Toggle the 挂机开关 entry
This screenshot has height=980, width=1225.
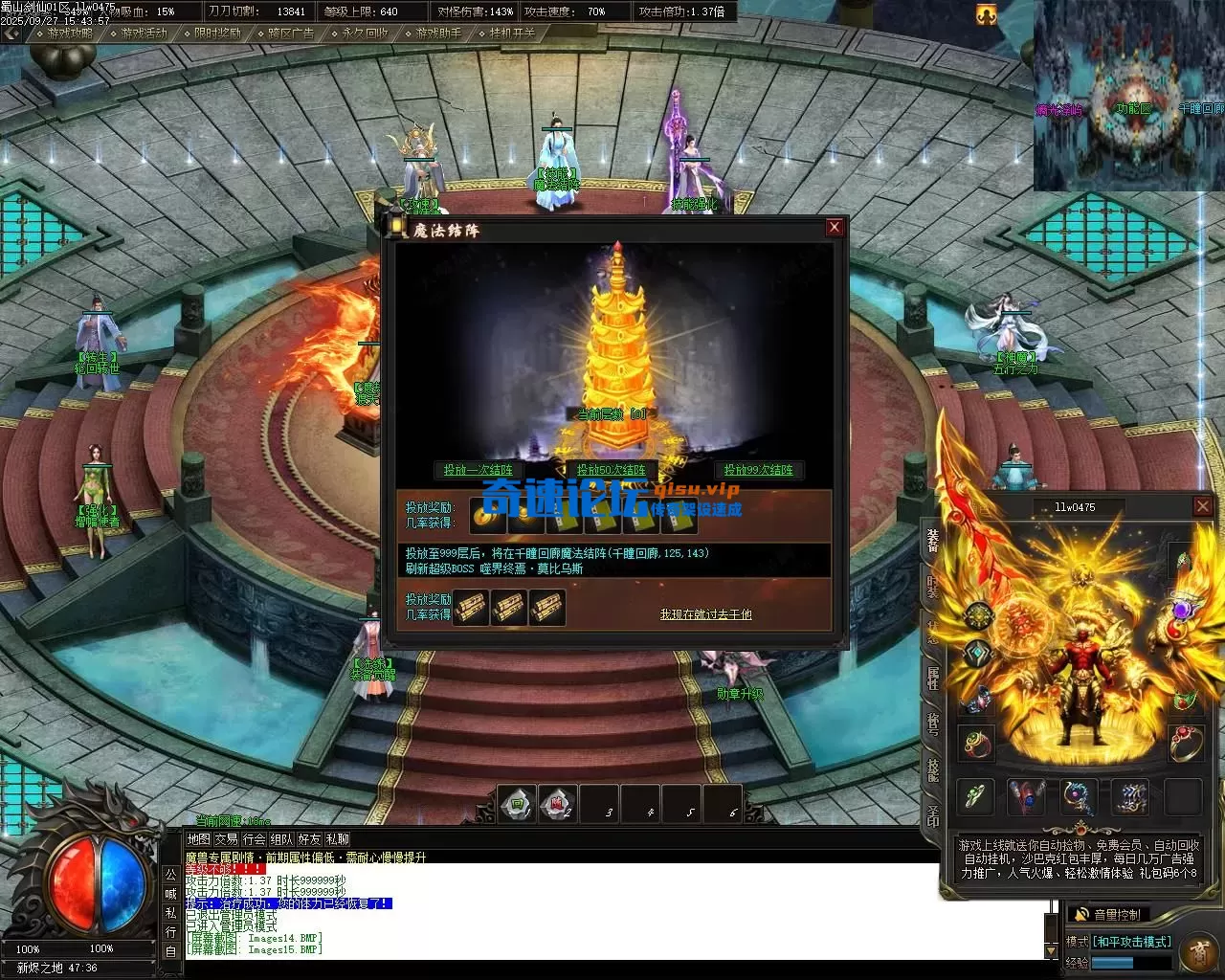pos(512,33)
